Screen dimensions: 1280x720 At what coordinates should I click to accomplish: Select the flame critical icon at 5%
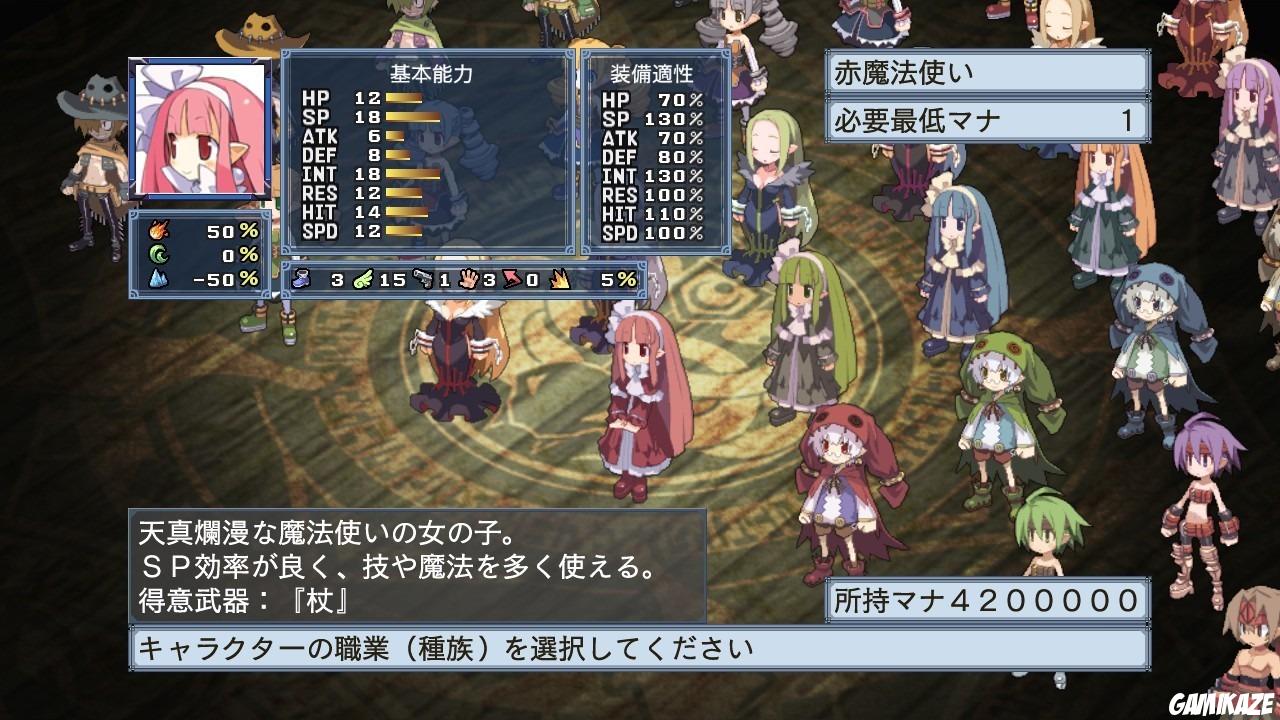click(x=559, y=280)
